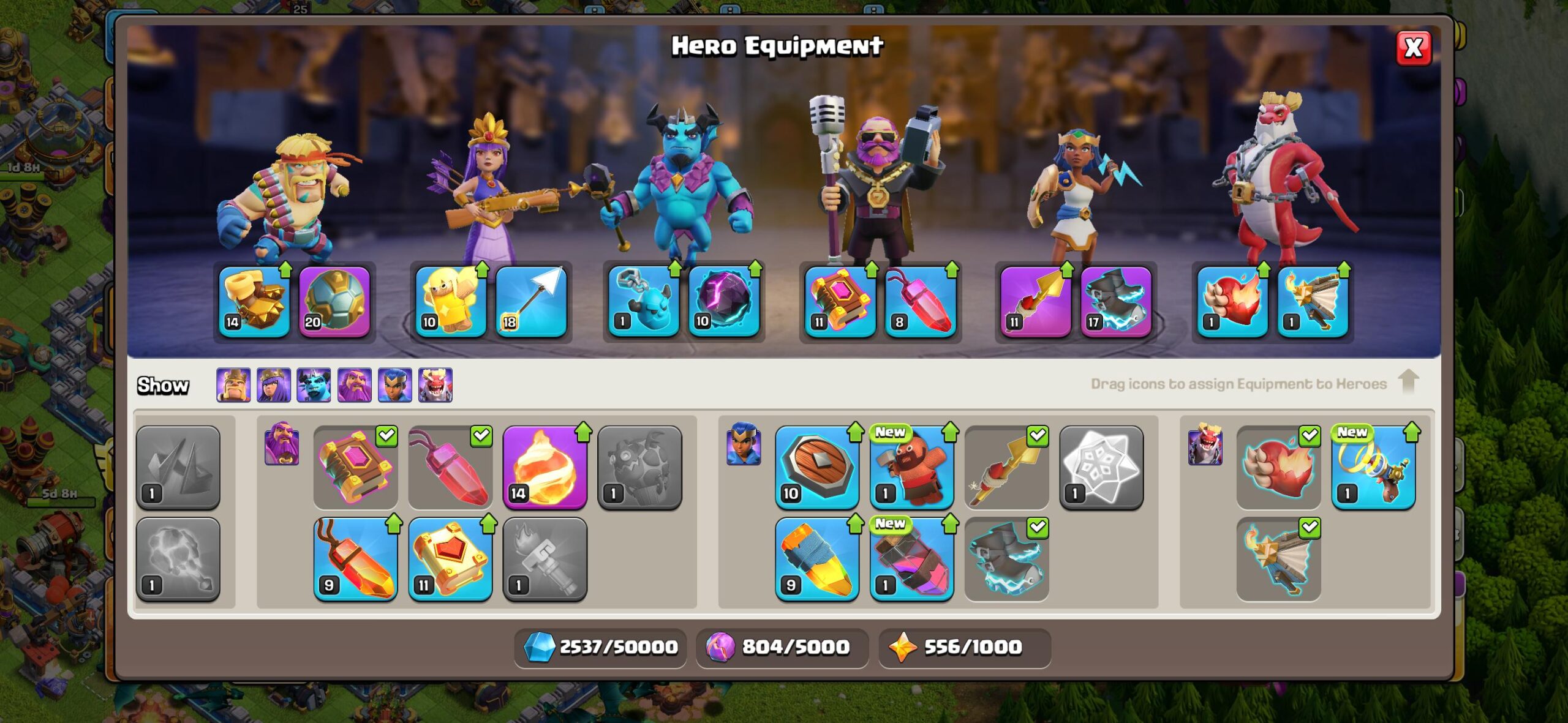Choose the new Hog Rider puppet equipment
The image size is (1568, 723).
(911, 468)
